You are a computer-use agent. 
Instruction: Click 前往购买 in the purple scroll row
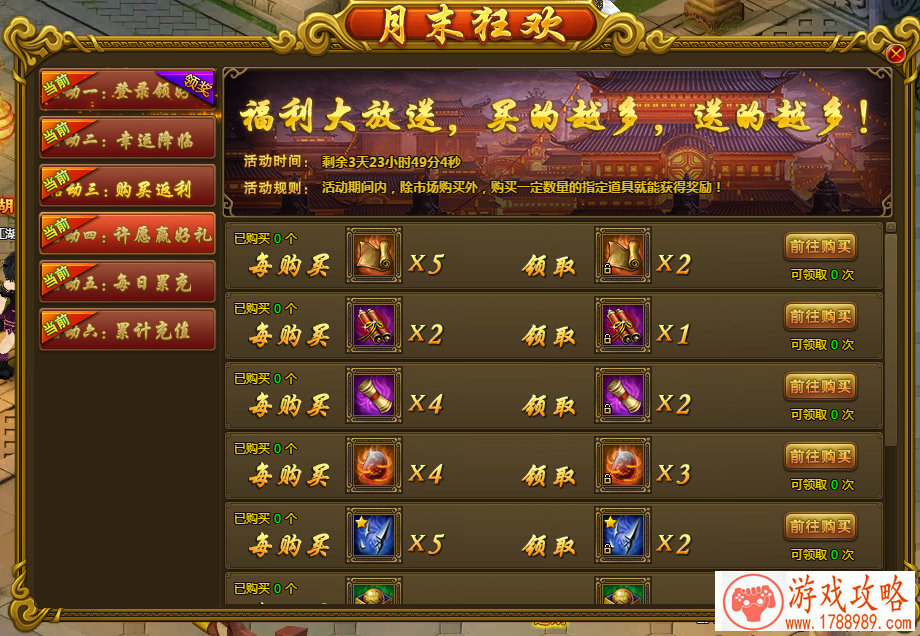pos(820,387)
